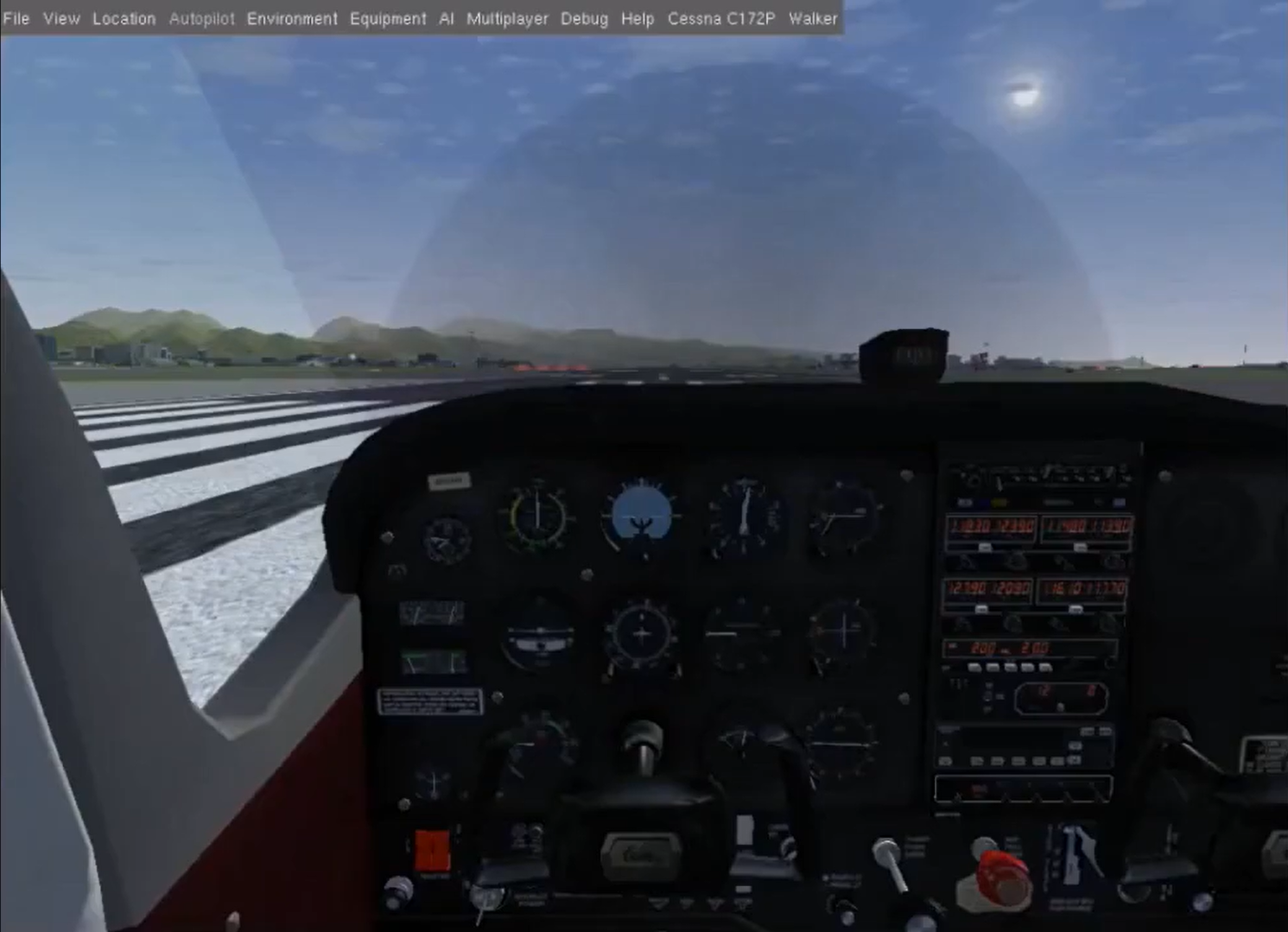
Task: Select the Multiplayer menu item
Action: click(x=506, y=18)
